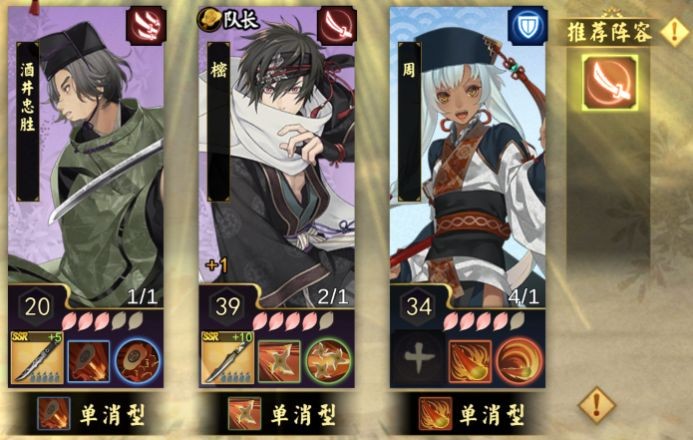
Task: Select the orange sword lineup icon
Action: (x=609, y=81)
